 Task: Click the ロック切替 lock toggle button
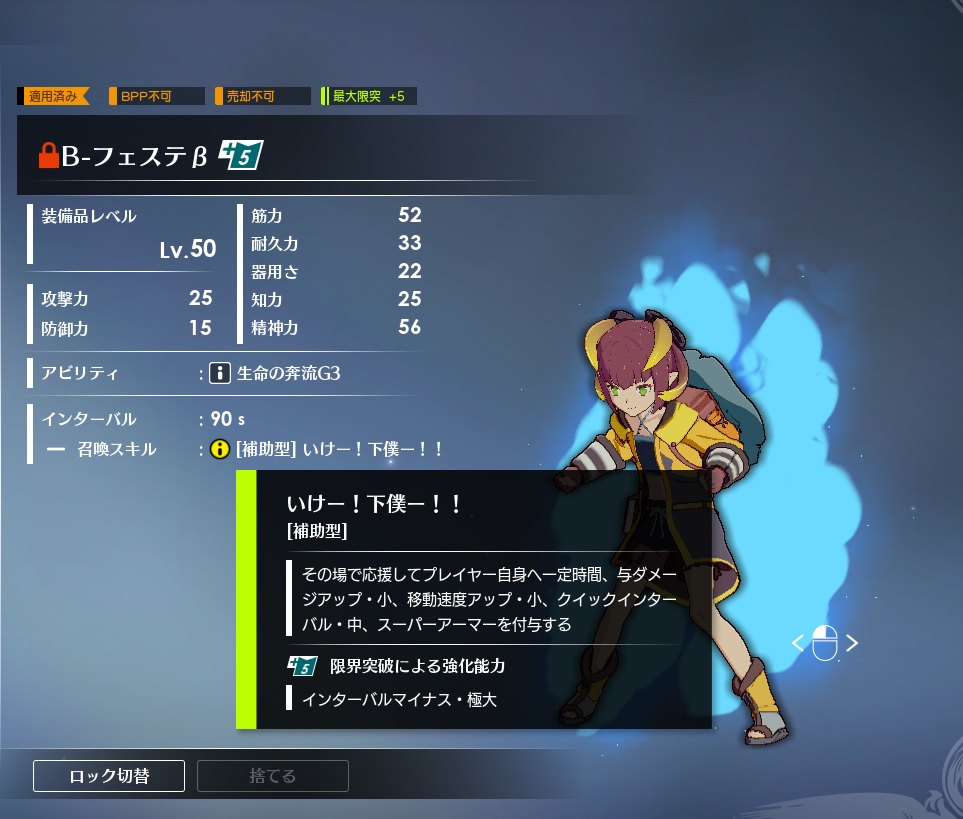click(x=109, y=776)
